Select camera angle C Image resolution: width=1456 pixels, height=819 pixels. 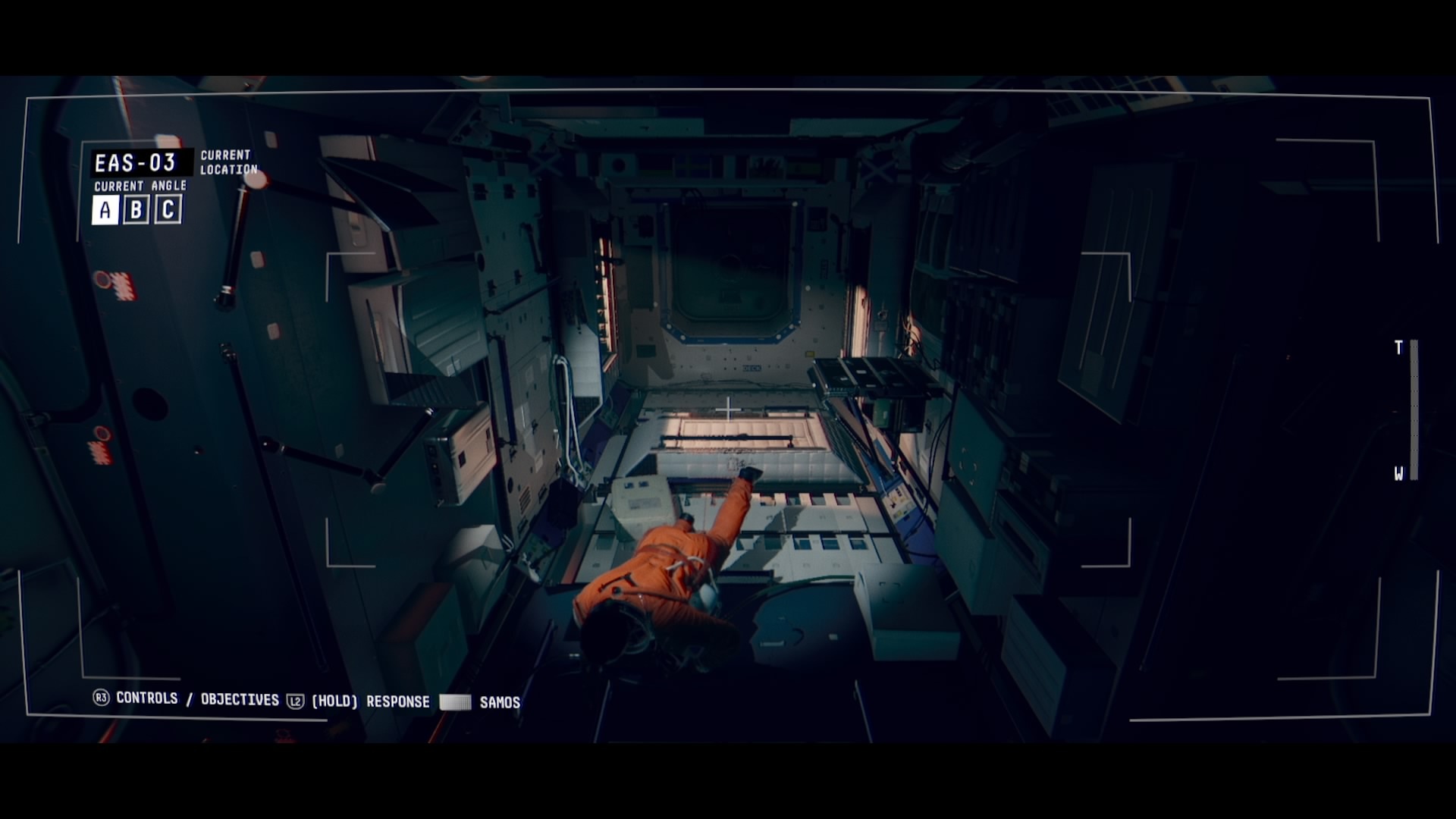[x=168, y=210]
